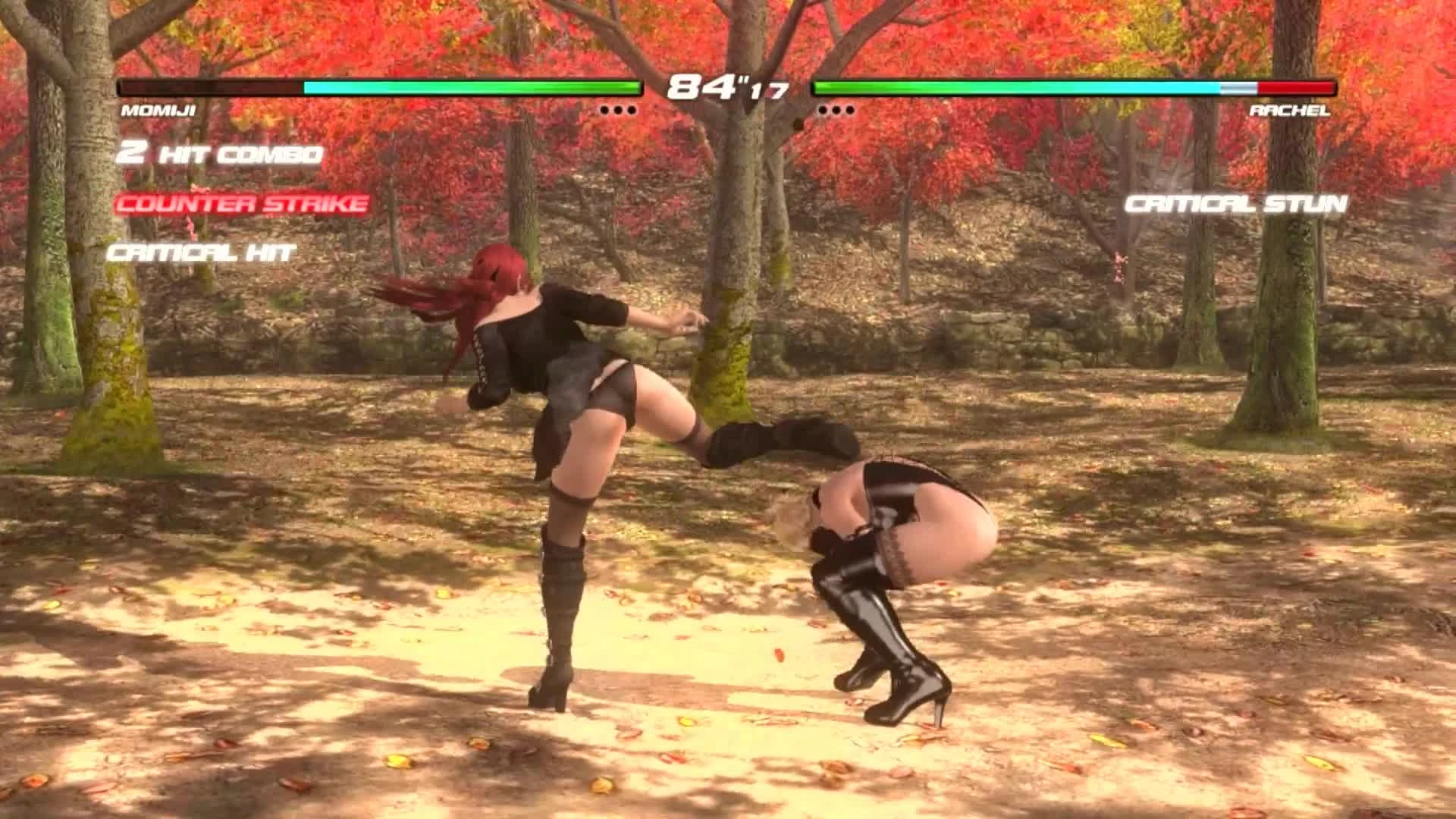Screen dimensions: 1456x819
Task: Click the MOMIJI name label
Action: click(x=158, y=110)
